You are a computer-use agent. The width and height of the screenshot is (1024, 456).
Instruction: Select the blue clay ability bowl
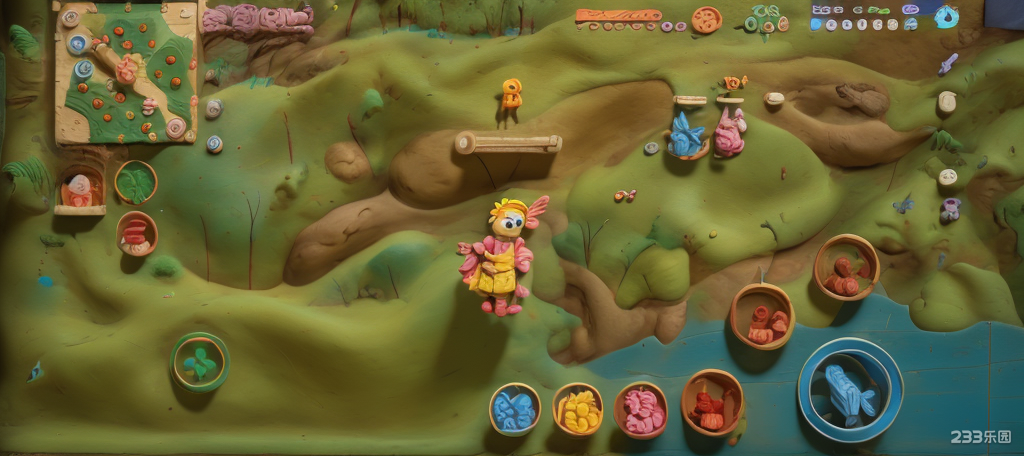pyautogui.click(x=515, y=409)
